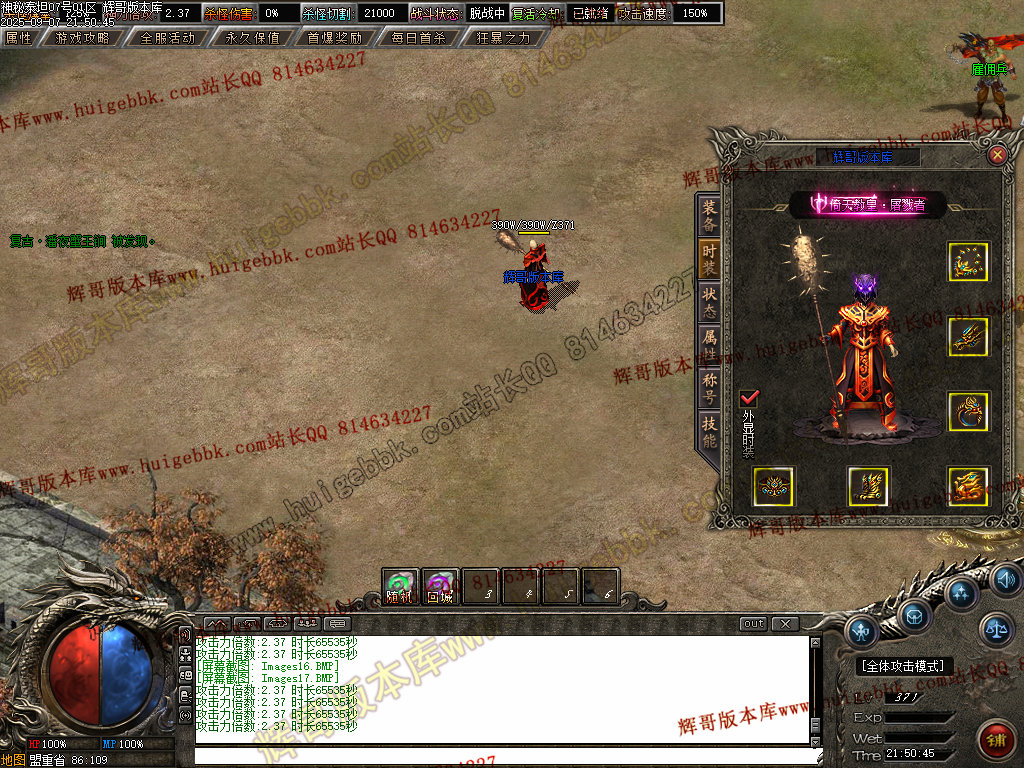Toggle sound with the speaker icon
The image size is (1024, 768).
(1005, 579)
